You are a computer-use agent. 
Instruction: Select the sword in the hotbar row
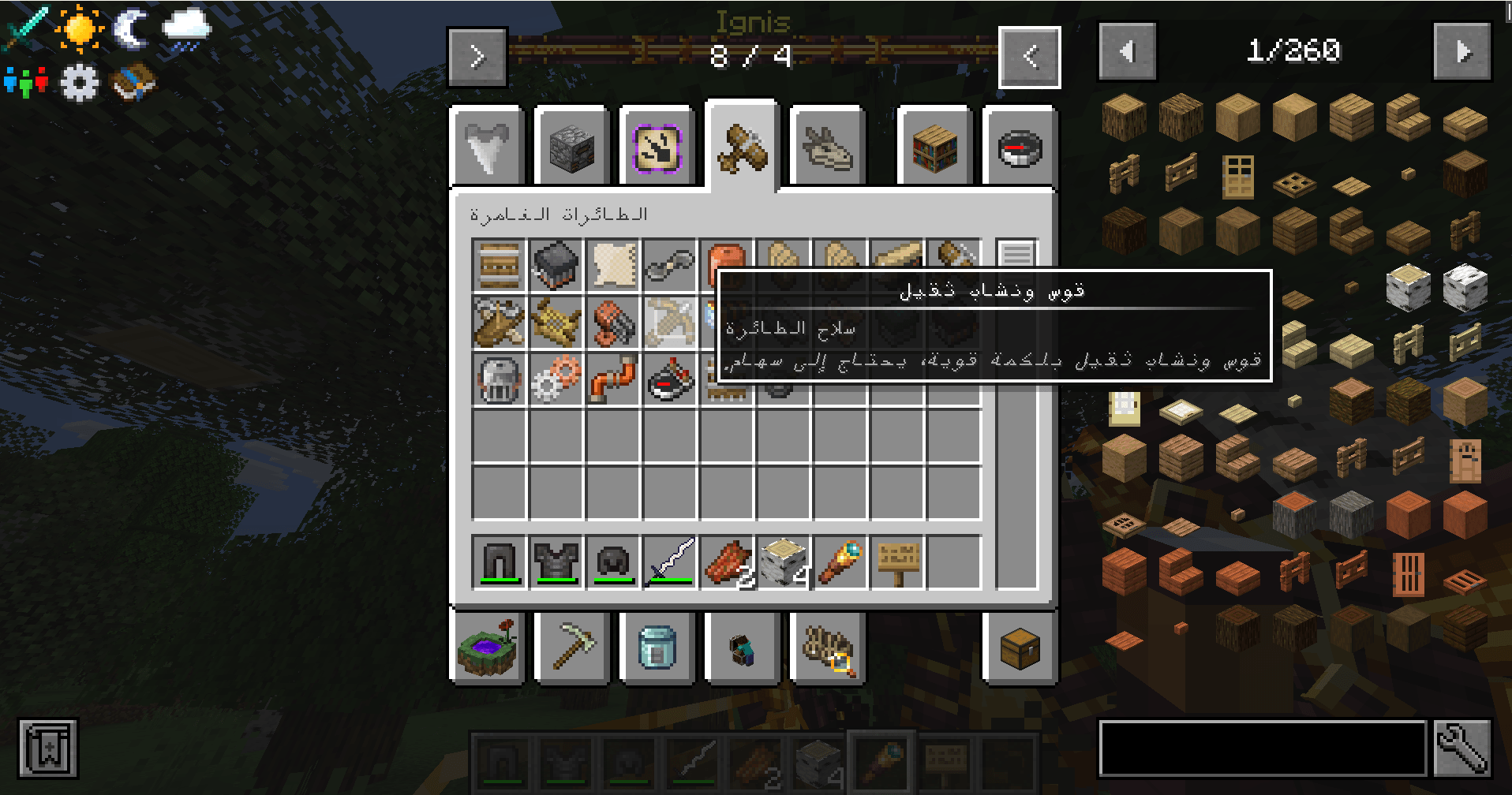(669, 562)
